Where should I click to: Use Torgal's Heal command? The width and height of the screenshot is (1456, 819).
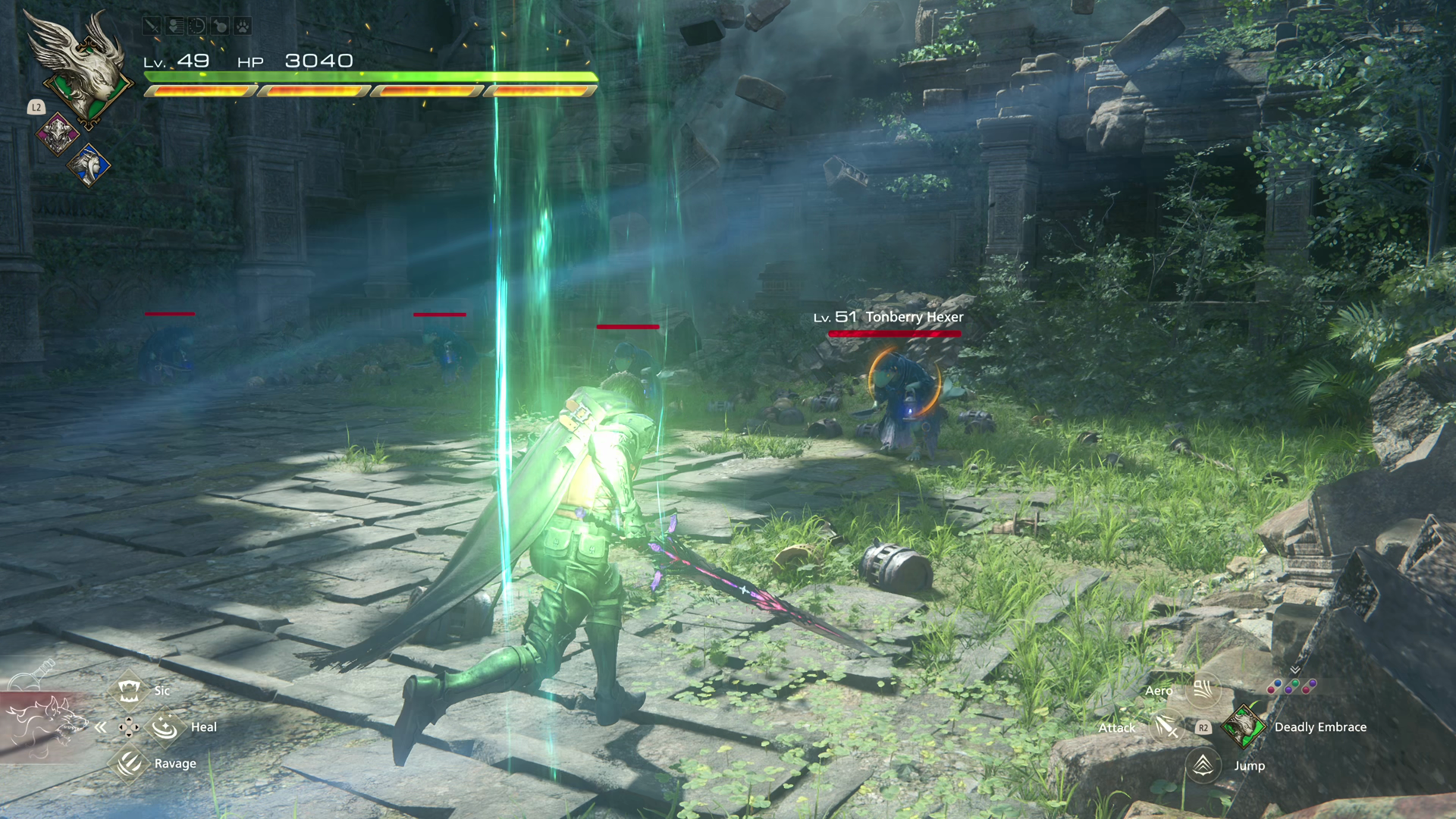[x=165, y=727]
